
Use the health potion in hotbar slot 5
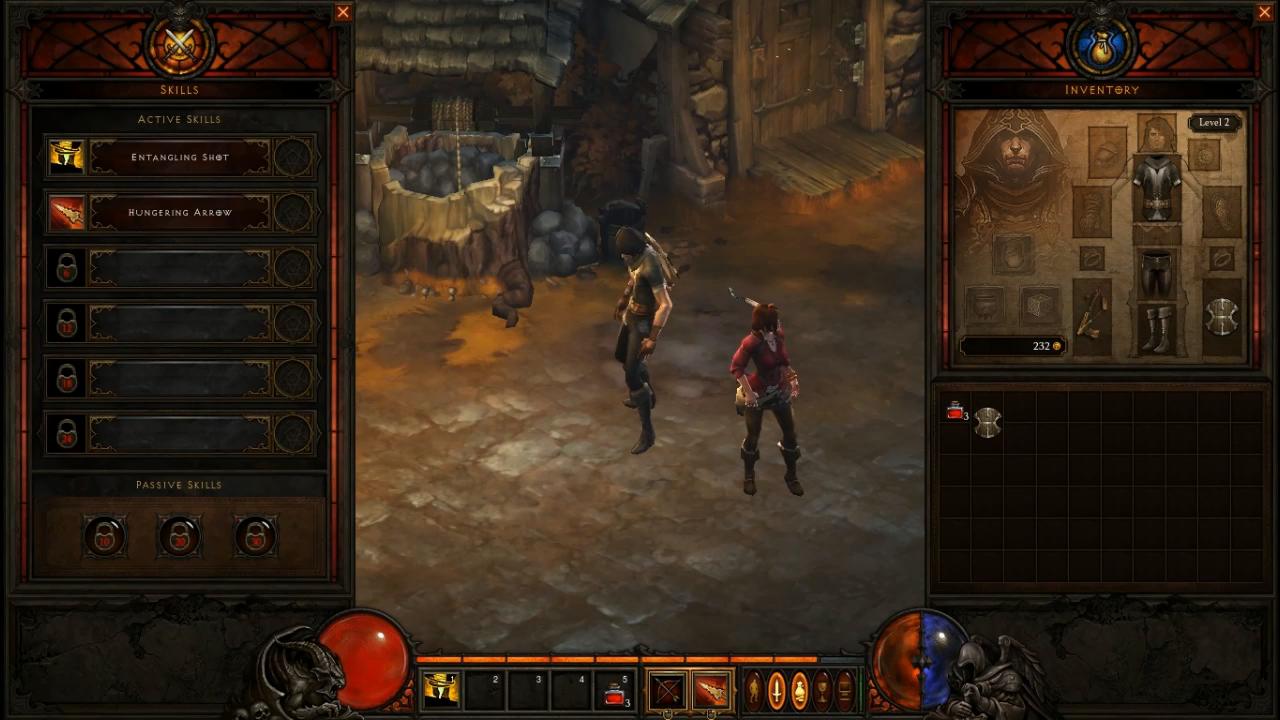coord(616,690)
